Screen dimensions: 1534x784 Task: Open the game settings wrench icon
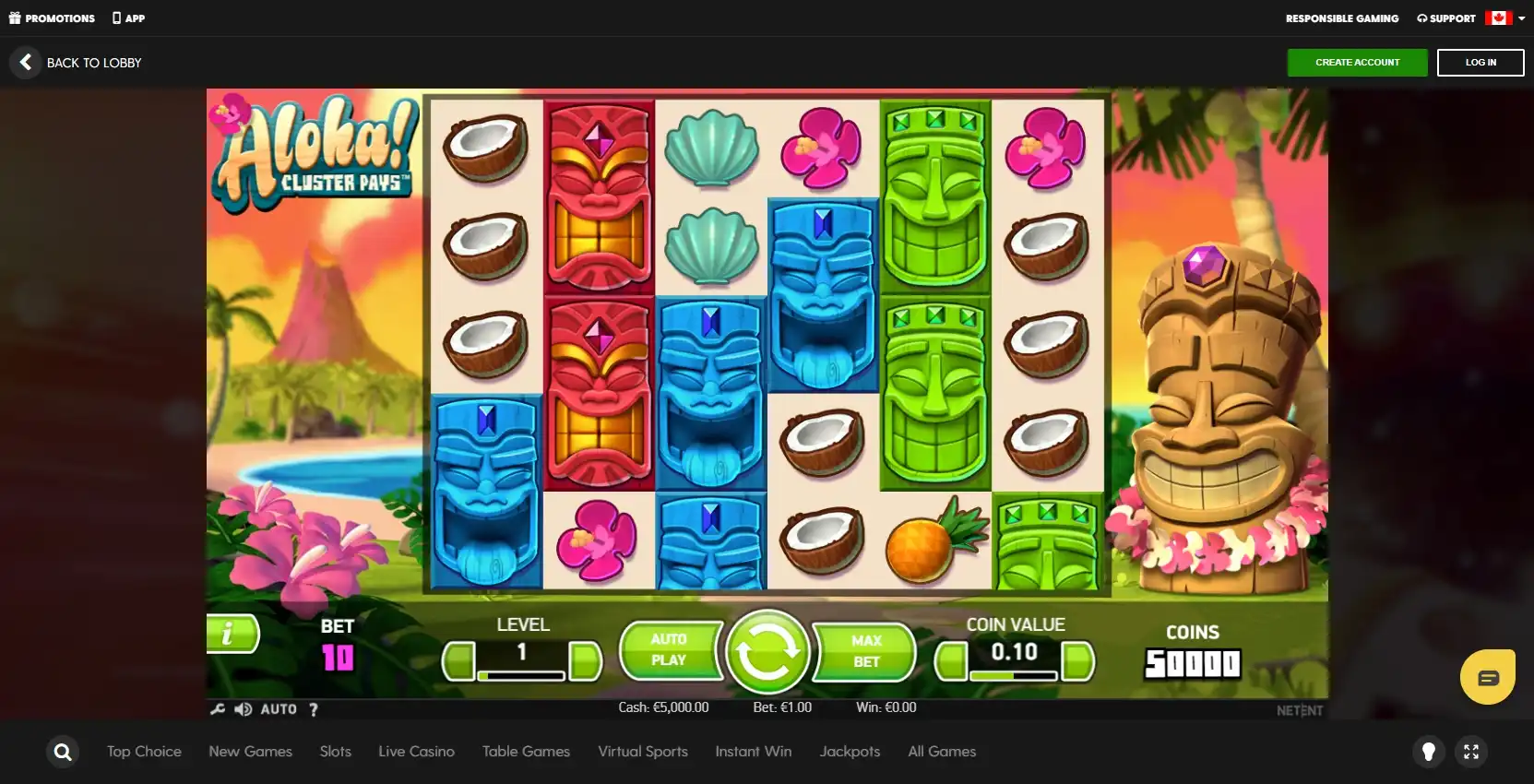[218, 708]
